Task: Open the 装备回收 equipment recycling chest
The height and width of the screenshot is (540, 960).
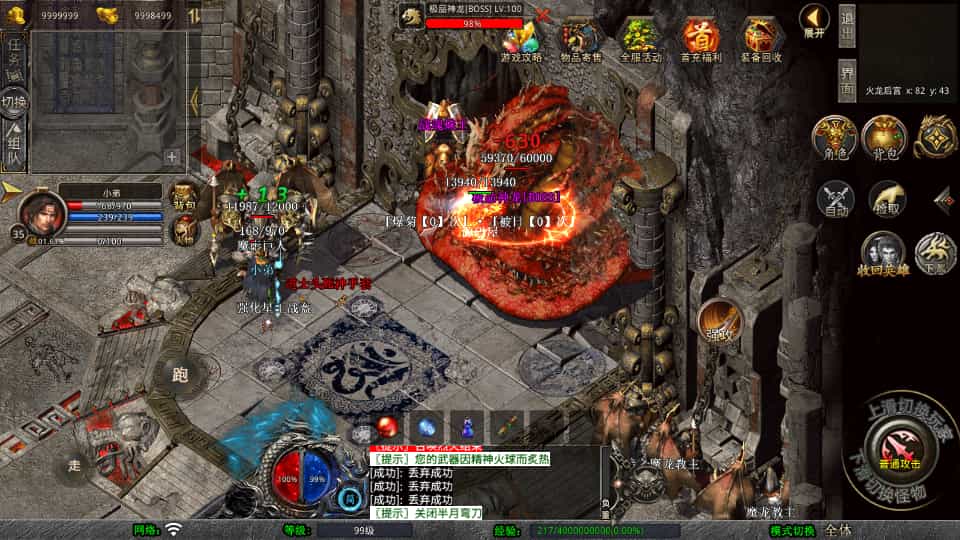Action: (x=760, y=40)
